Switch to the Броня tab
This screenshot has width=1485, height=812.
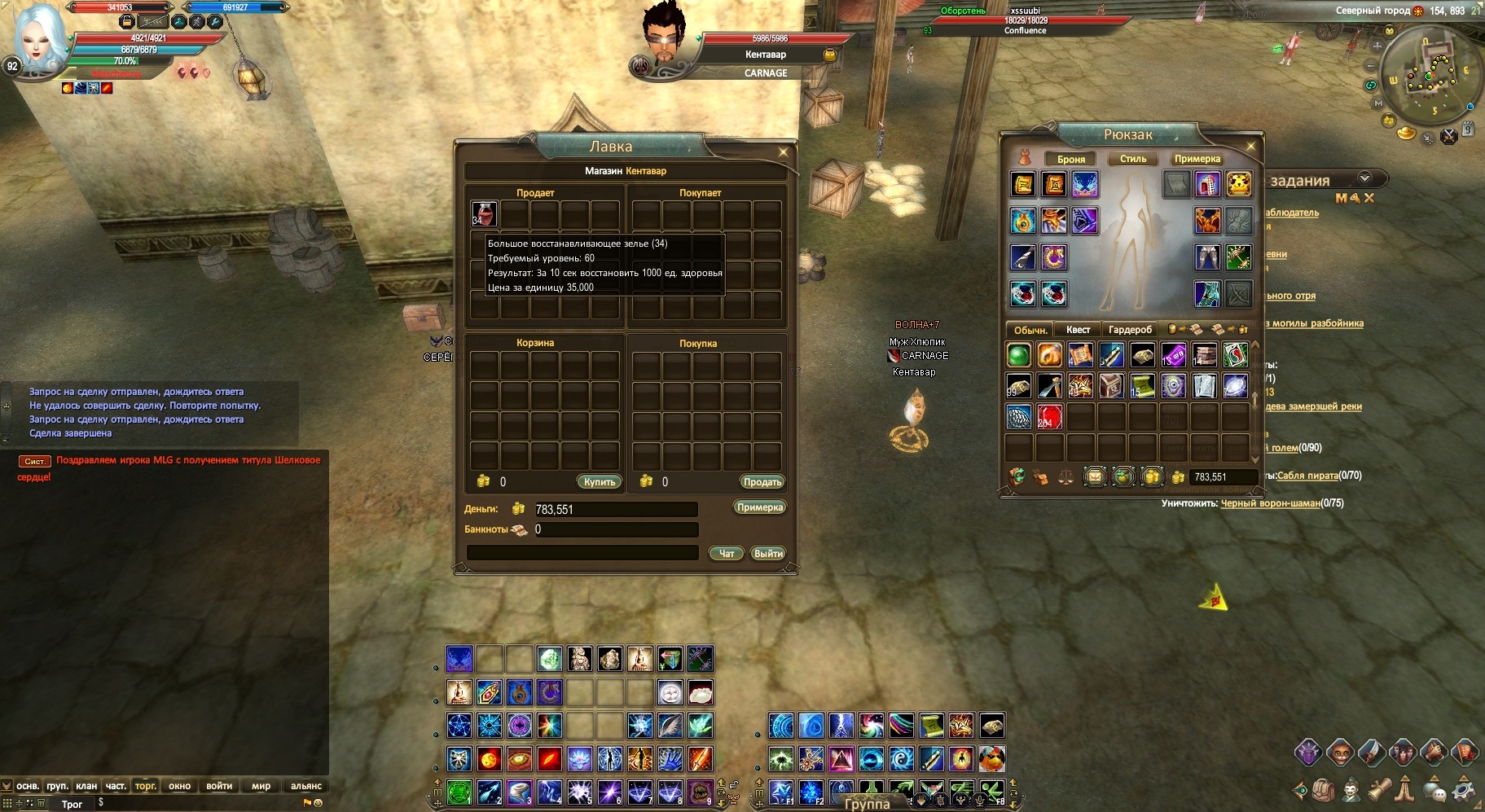[1070, 159]
